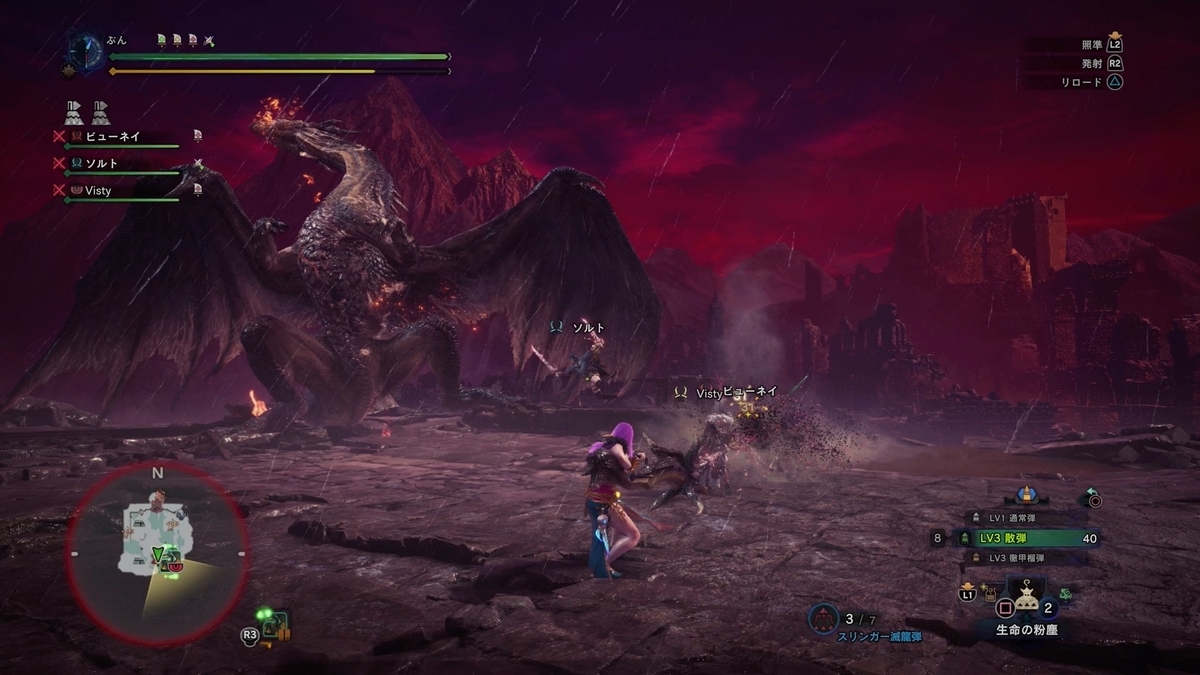Select party member ソルト in the list
The image size is (1200, 675).
(x=103, y=163)
